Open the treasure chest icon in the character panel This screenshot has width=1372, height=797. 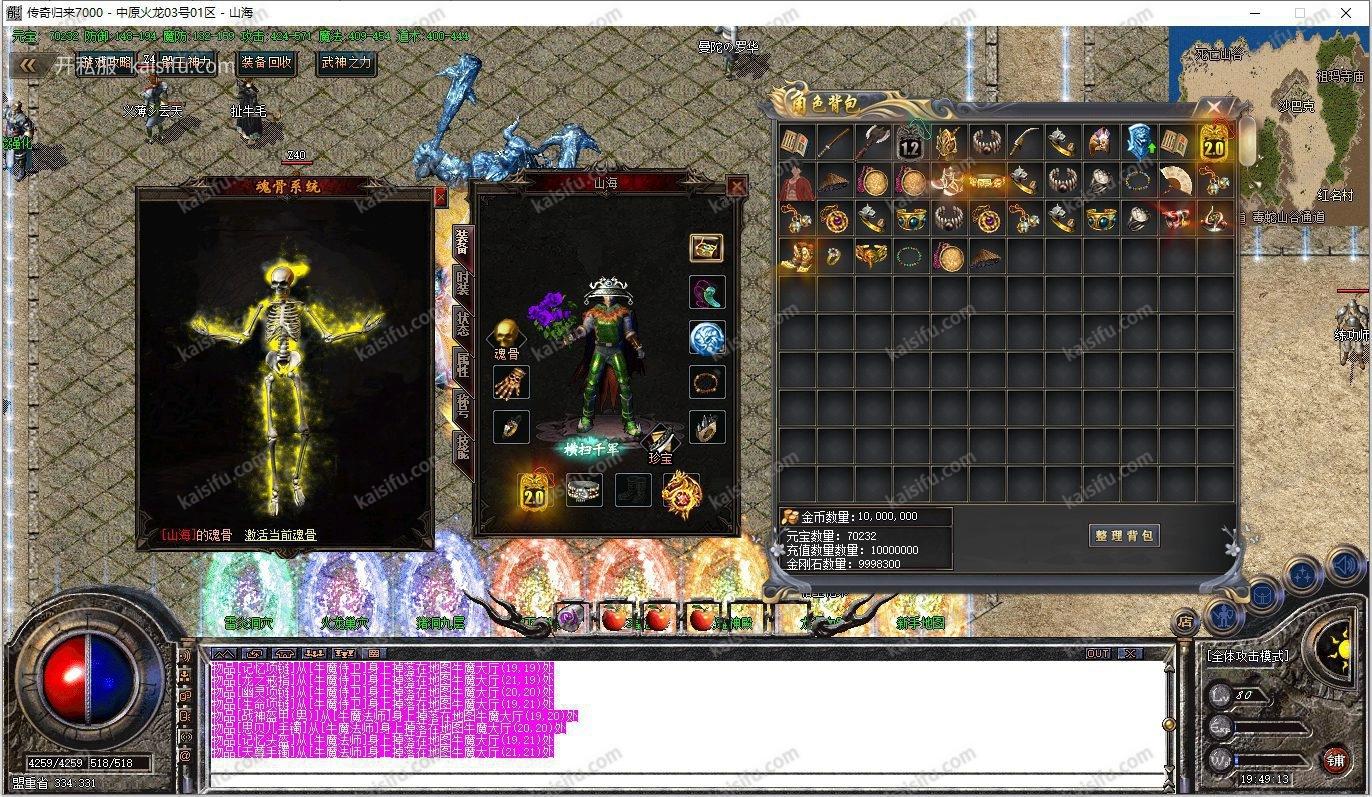coord(706,248)
